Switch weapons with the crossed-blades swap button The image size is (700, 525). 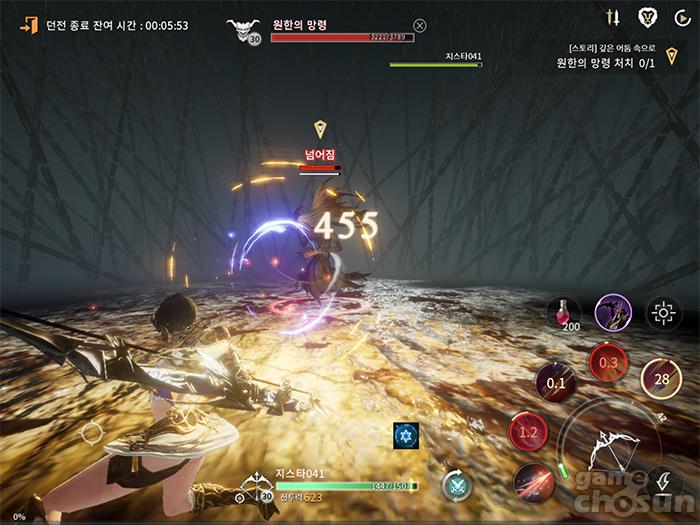457,485
